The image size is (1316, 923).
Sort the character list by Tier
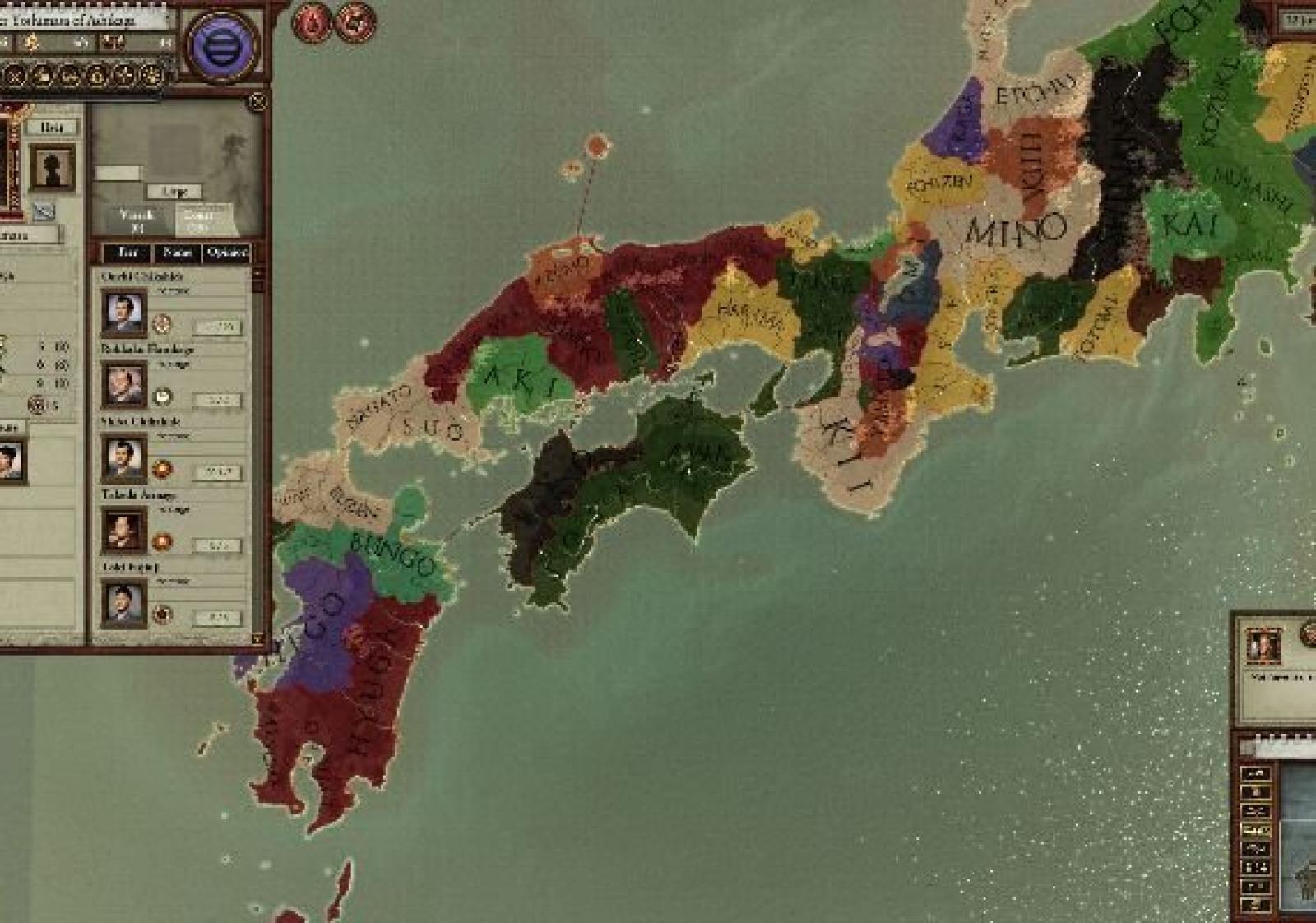(x=127, y=253)
